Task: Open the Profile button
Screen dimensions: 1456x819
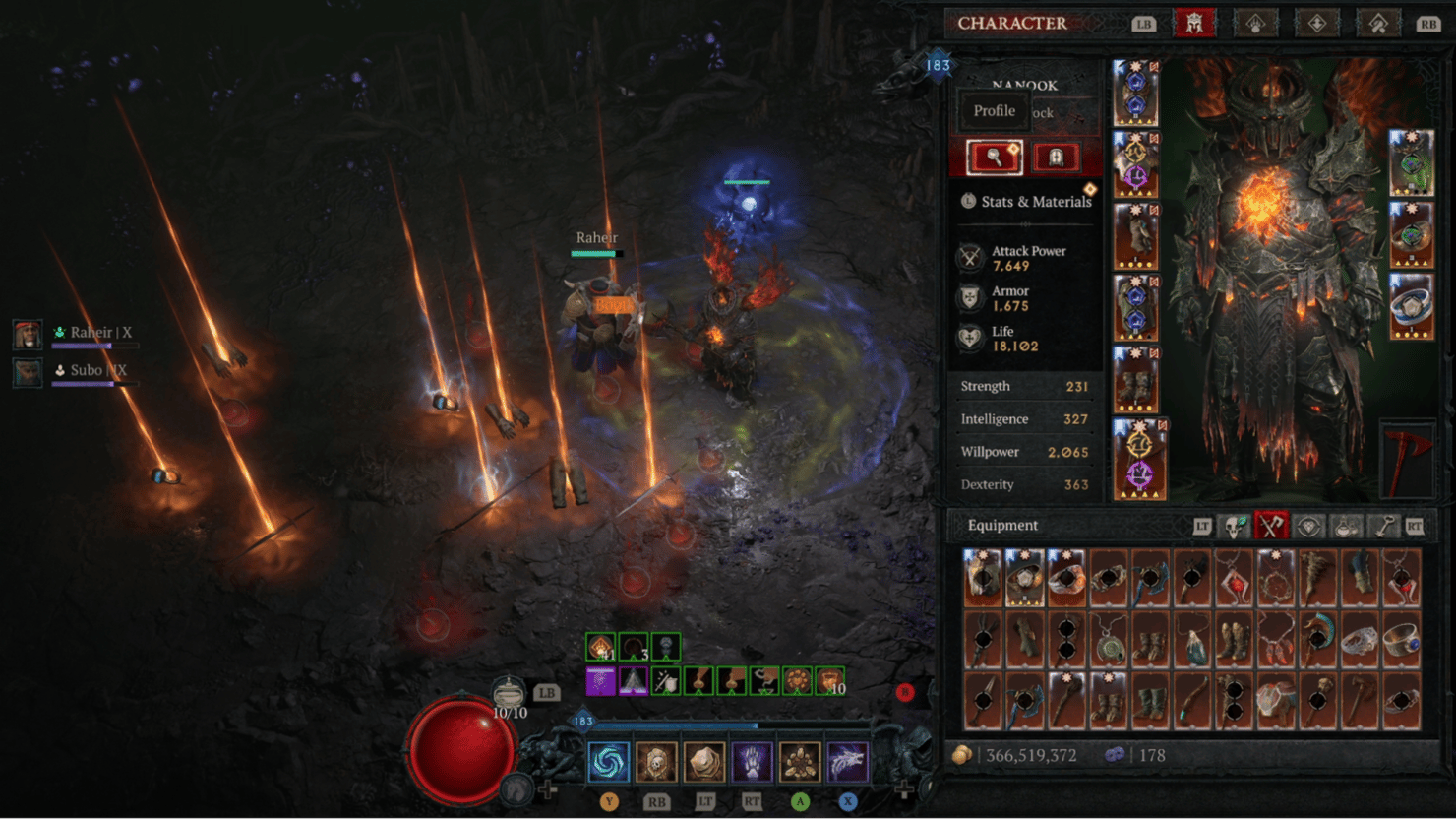Action: click(995, 111)
